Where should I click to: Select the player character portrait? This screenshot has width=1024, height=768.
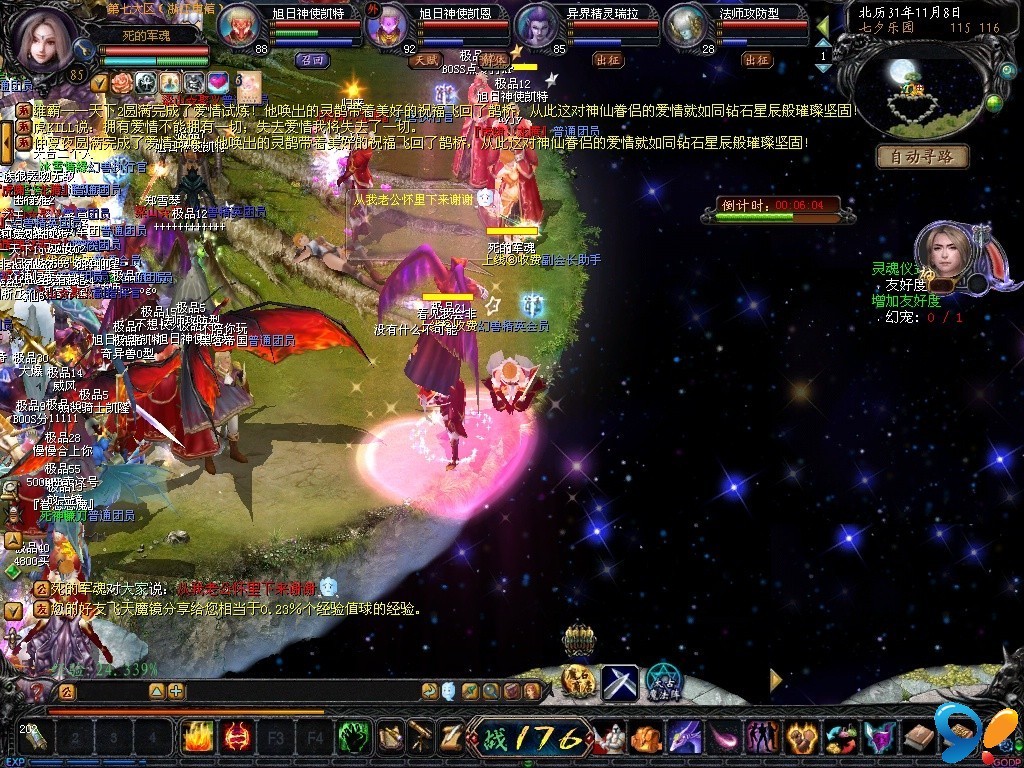pyautogui.click(x=42, y=40)
